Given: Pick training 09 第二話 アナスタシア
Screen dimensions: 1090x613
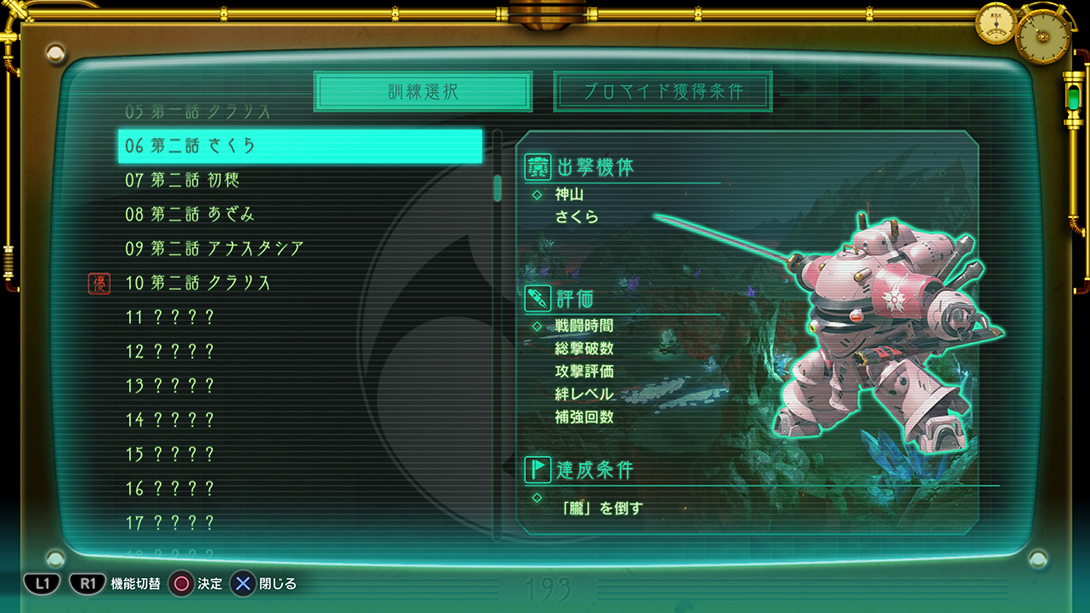Looking at the screenshot, I should click(x=299, y=248).
